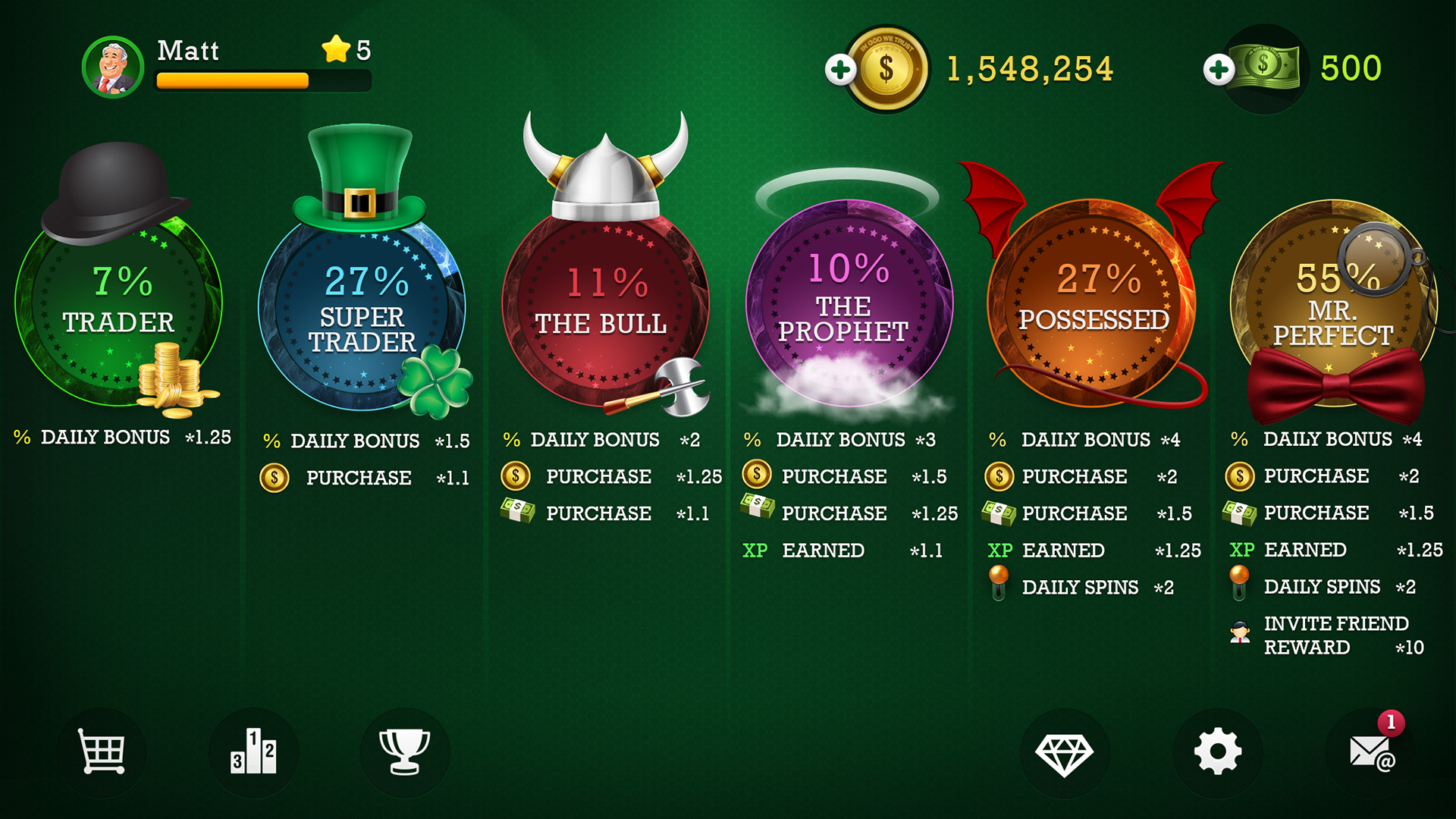Choose The Bull viking badge

point(604,307)
